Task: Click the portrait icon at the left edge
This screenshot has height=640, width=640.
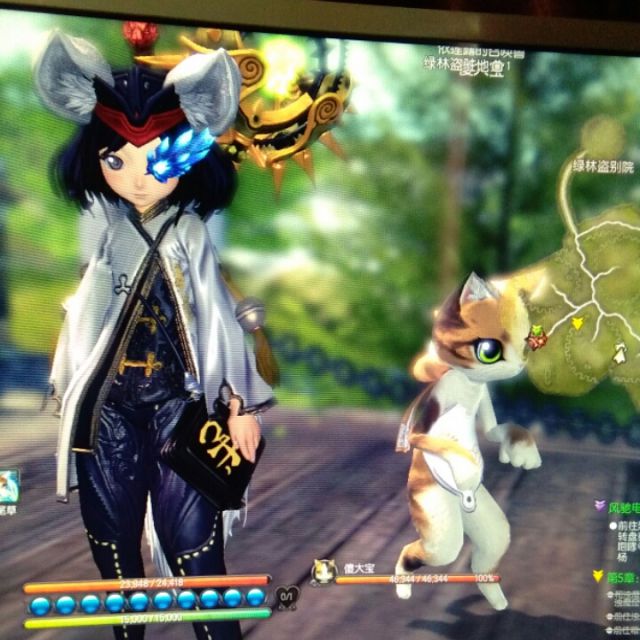Action: (8, 486)
